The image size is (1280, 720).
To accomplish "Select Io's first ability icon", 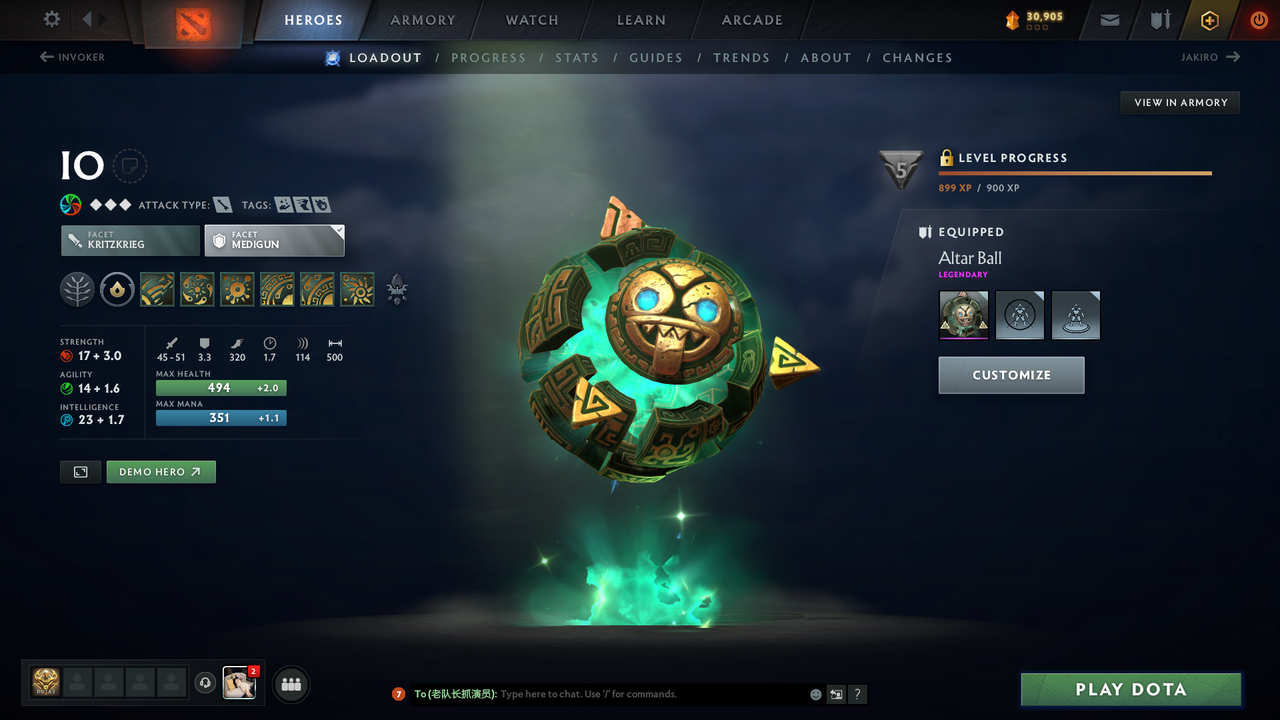I will tap(157, 289).
